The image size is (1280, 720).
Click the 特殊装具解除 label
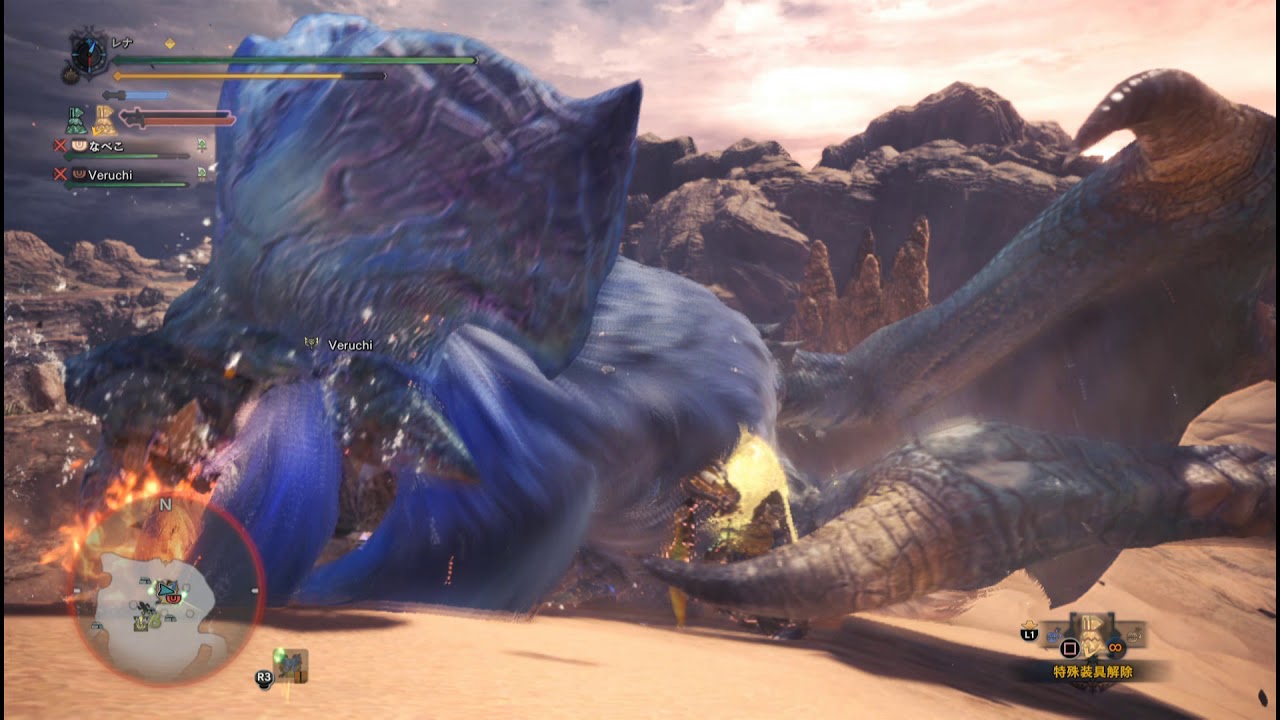coord(1093,672)
